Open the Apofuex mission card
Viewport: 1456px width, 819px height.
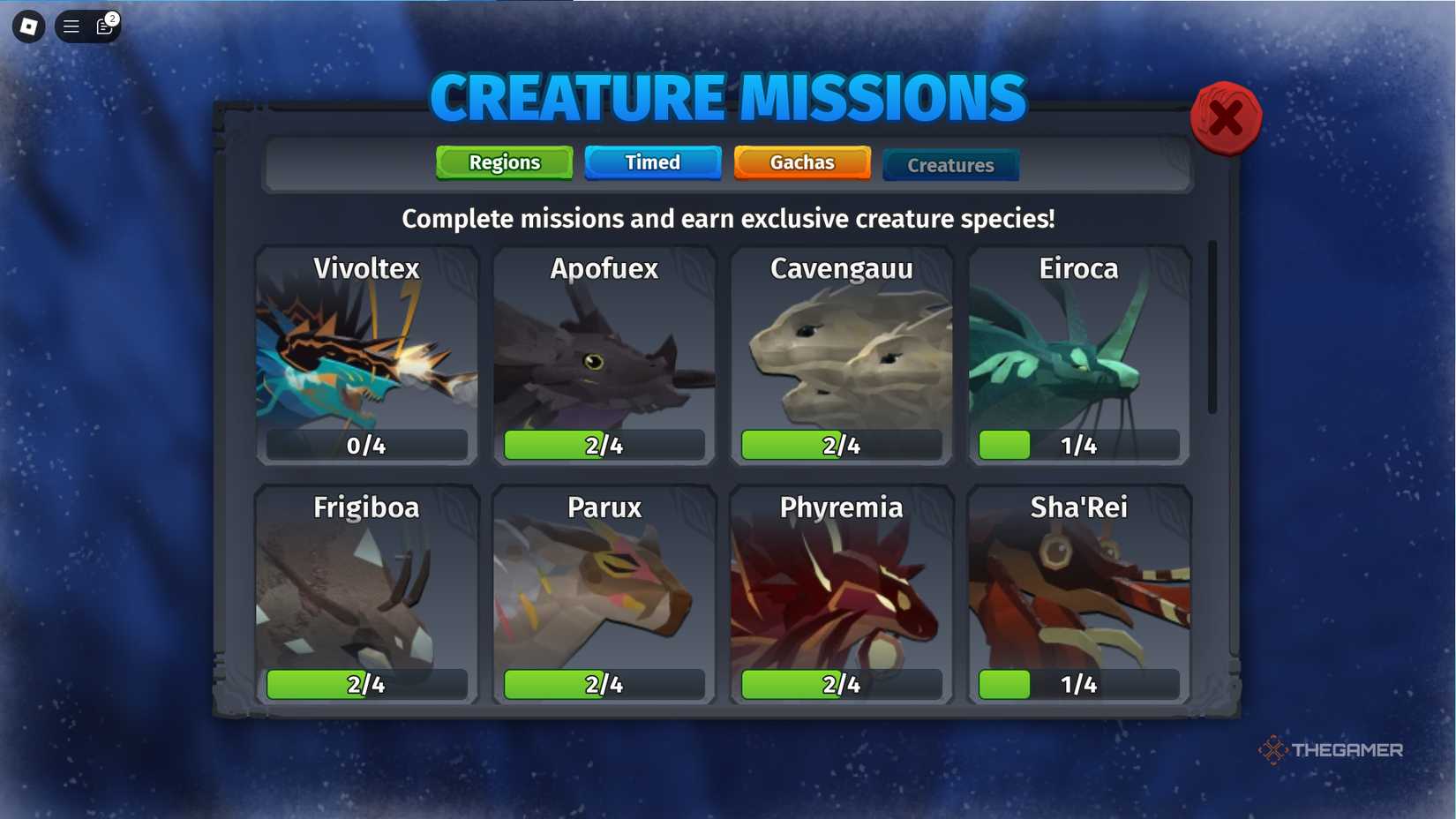[x=604, y=353]
